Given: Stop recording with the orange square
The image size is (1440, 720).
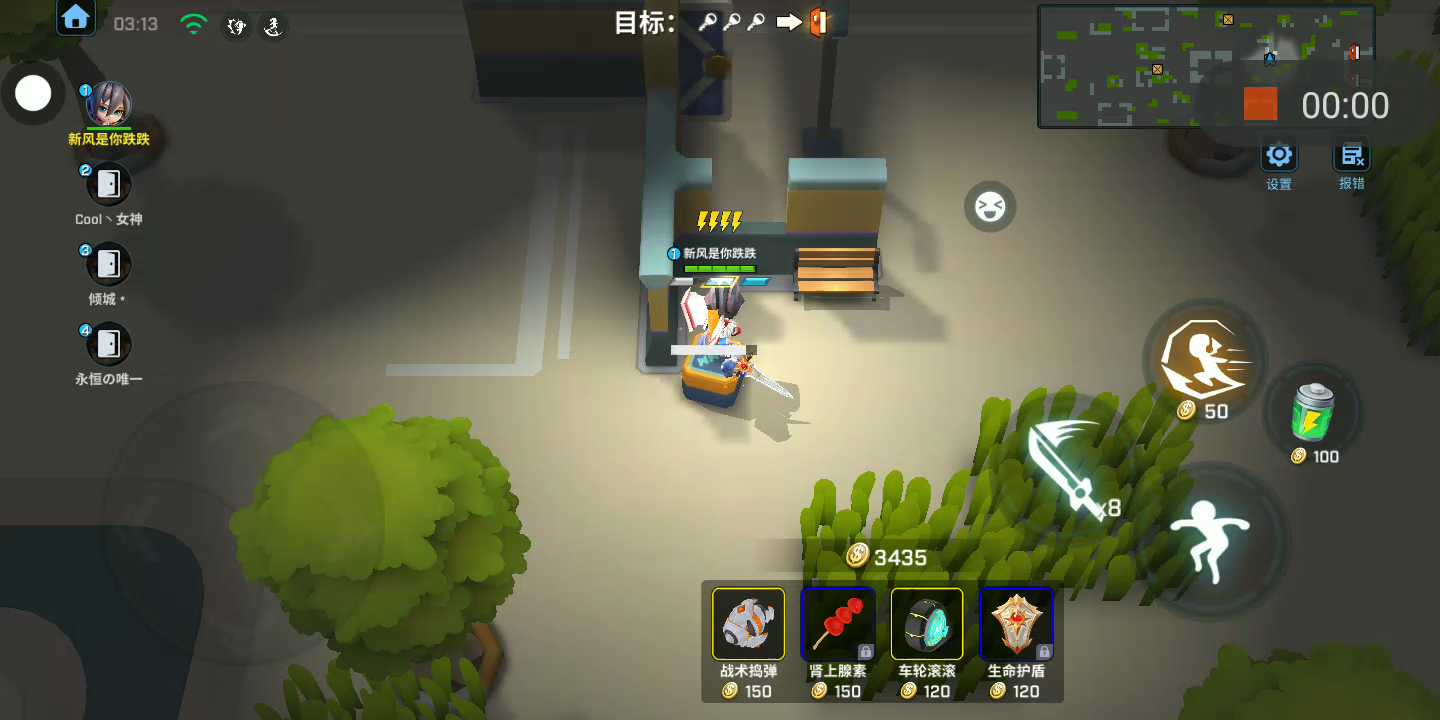Looking at the screenshot, I should tap(1260, 104).
